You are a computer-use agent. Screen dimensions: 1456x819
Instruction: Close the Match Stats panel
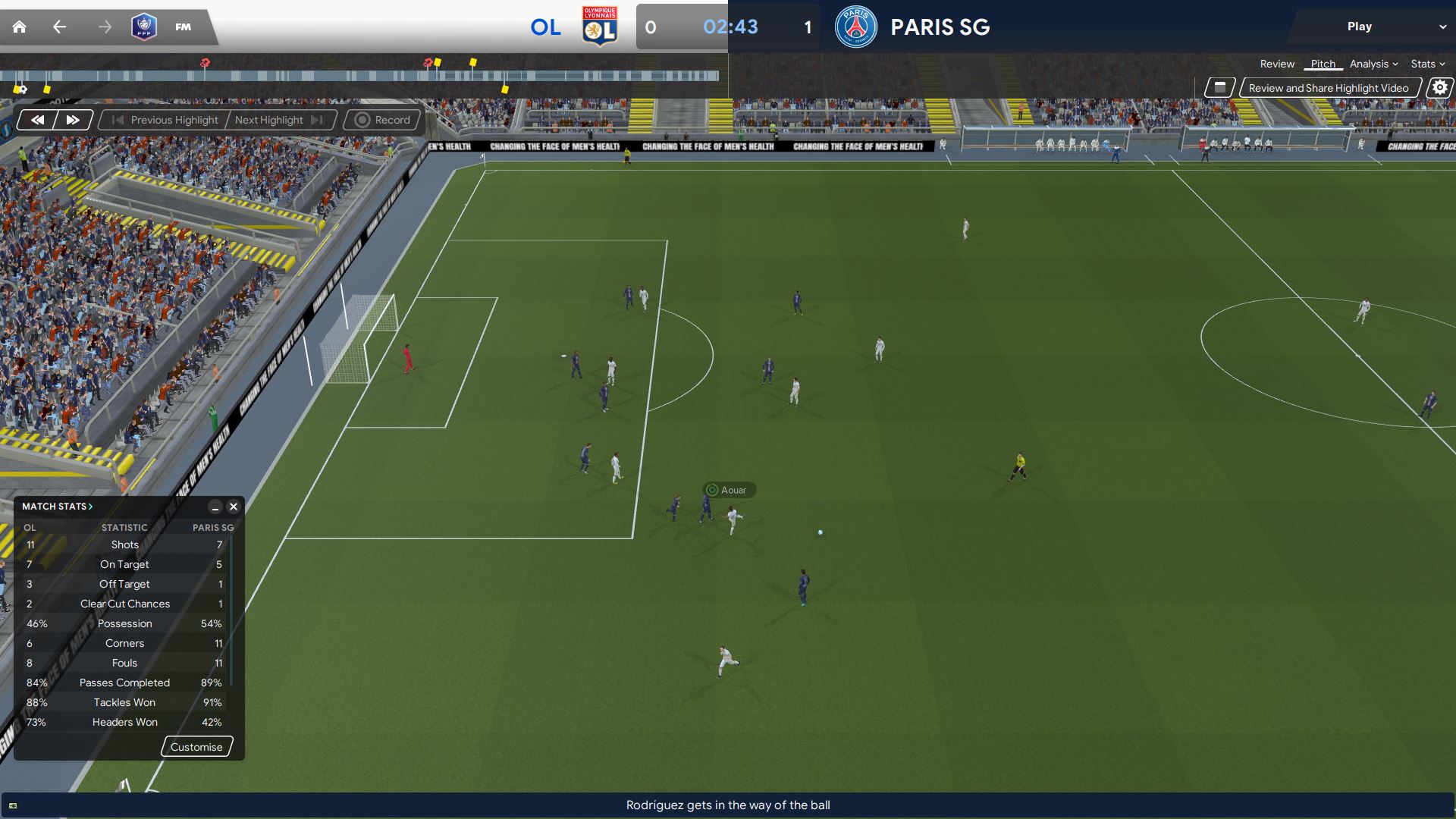click(x=234, y=507)
